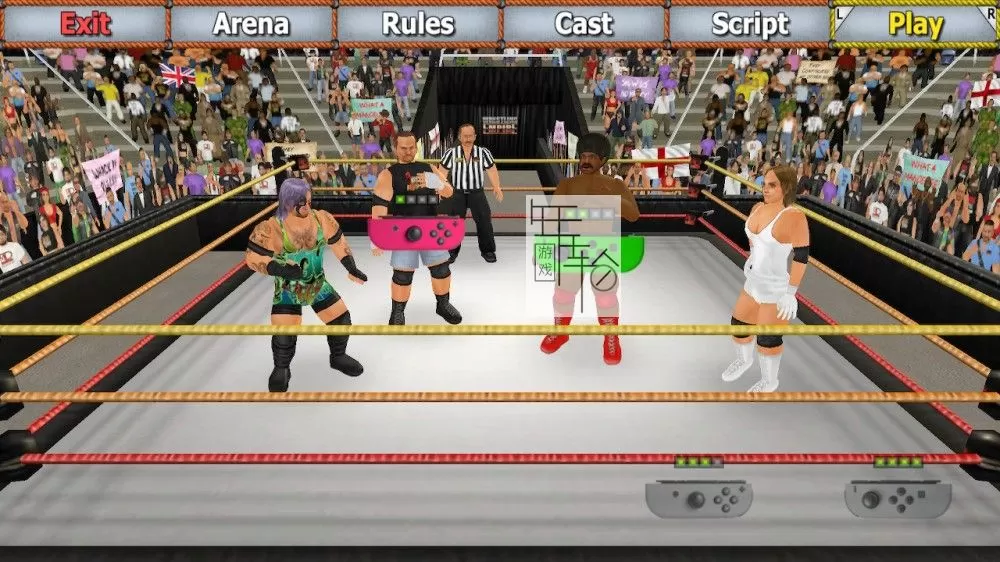Viewport: 1000px width, 562px height.
Task: Start the match with Play
Action: click(915, 24)
